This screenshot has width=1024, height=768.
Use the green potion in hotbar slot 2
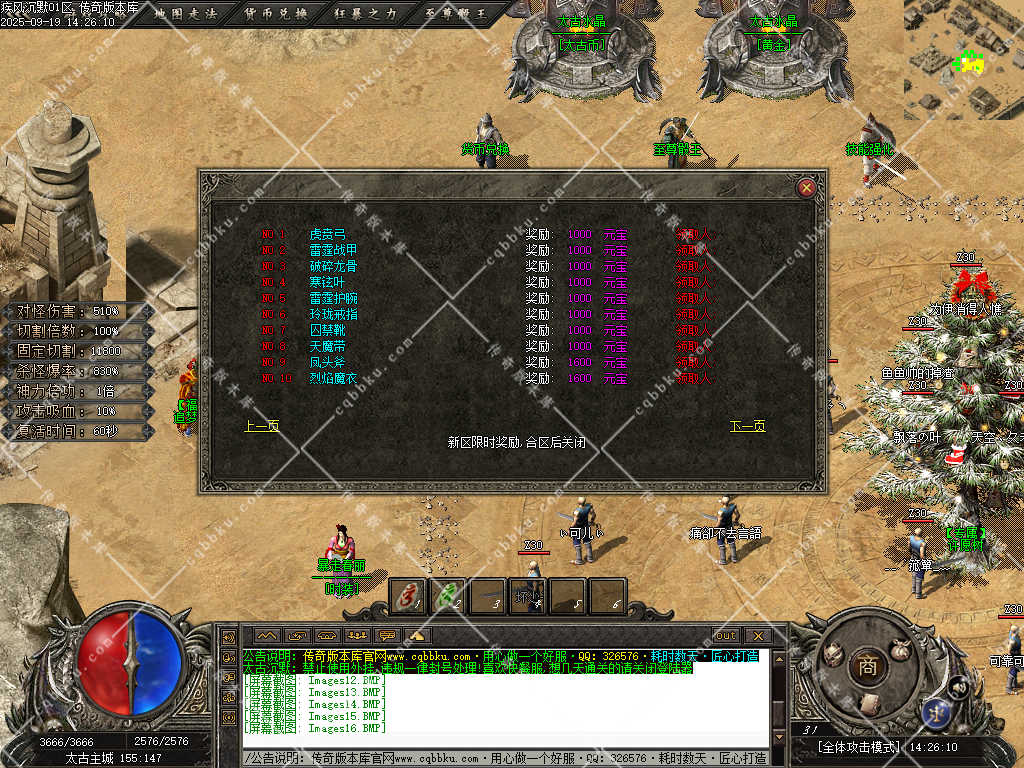(448, 596)
